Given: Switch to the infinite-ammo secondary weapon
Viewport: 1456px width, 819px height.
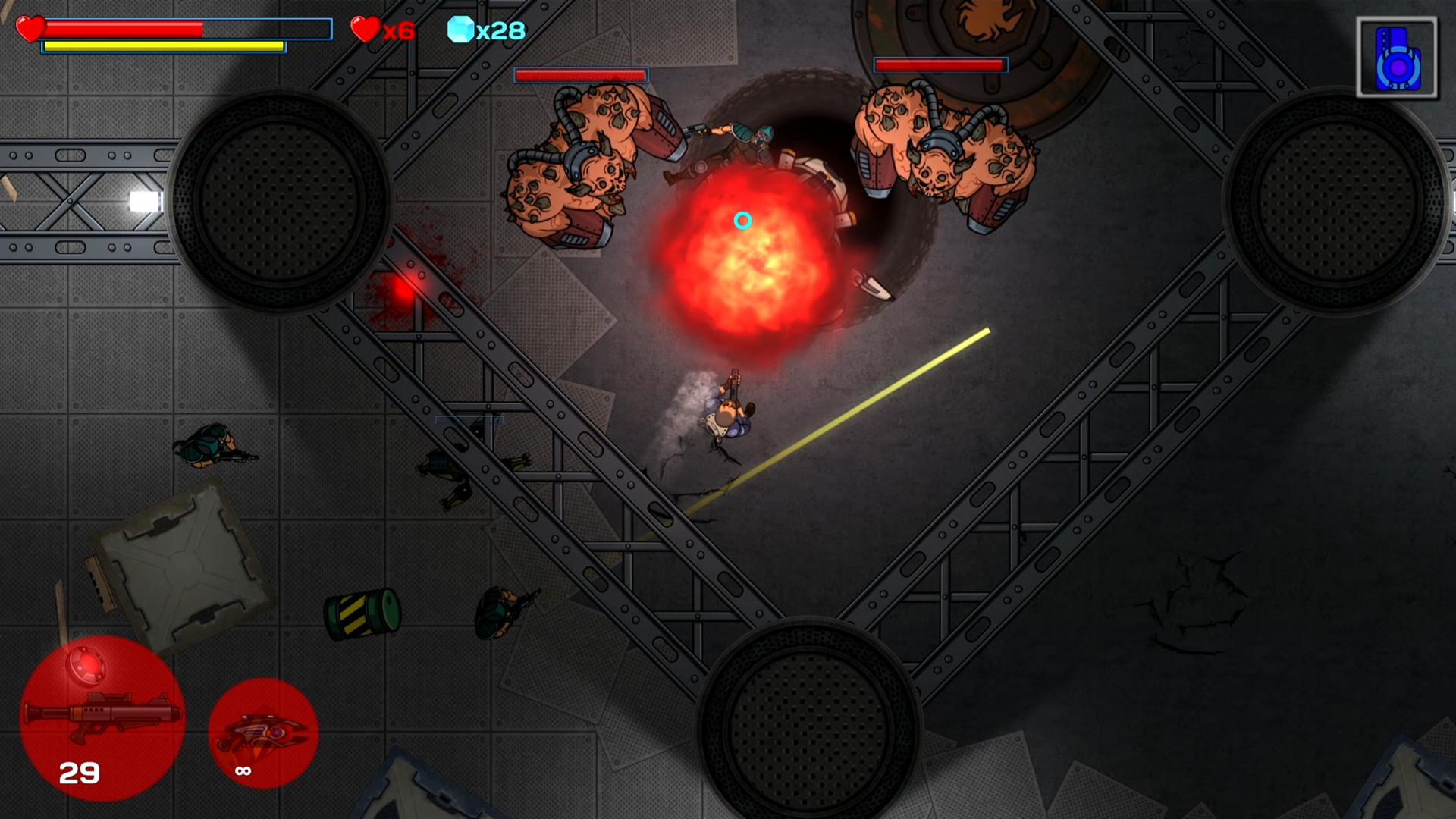Looking at the screenshot, I should coord(262,733).
